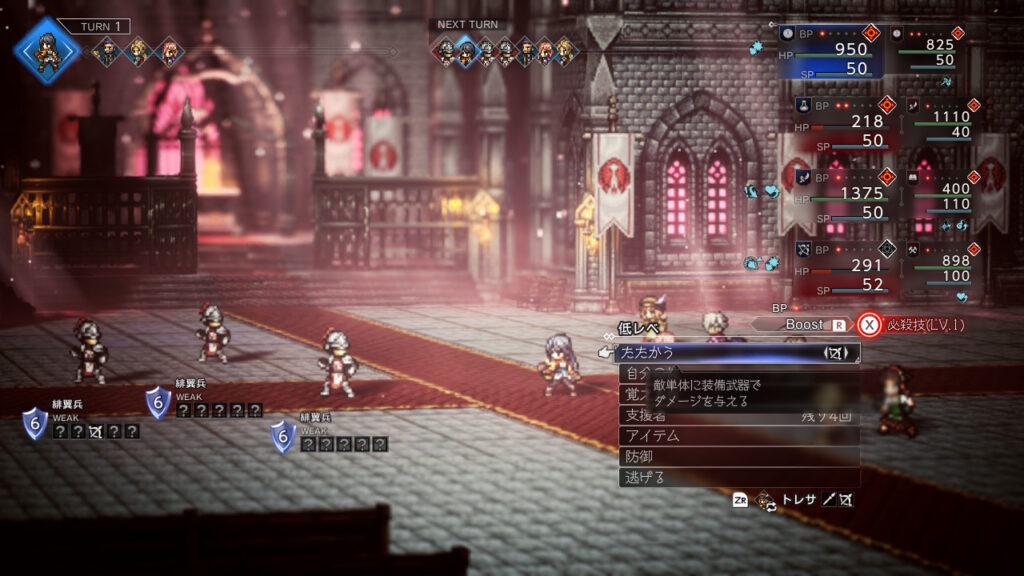Select the party panel showing HP 950
The image size is (1024, 576).
(832, 51)
